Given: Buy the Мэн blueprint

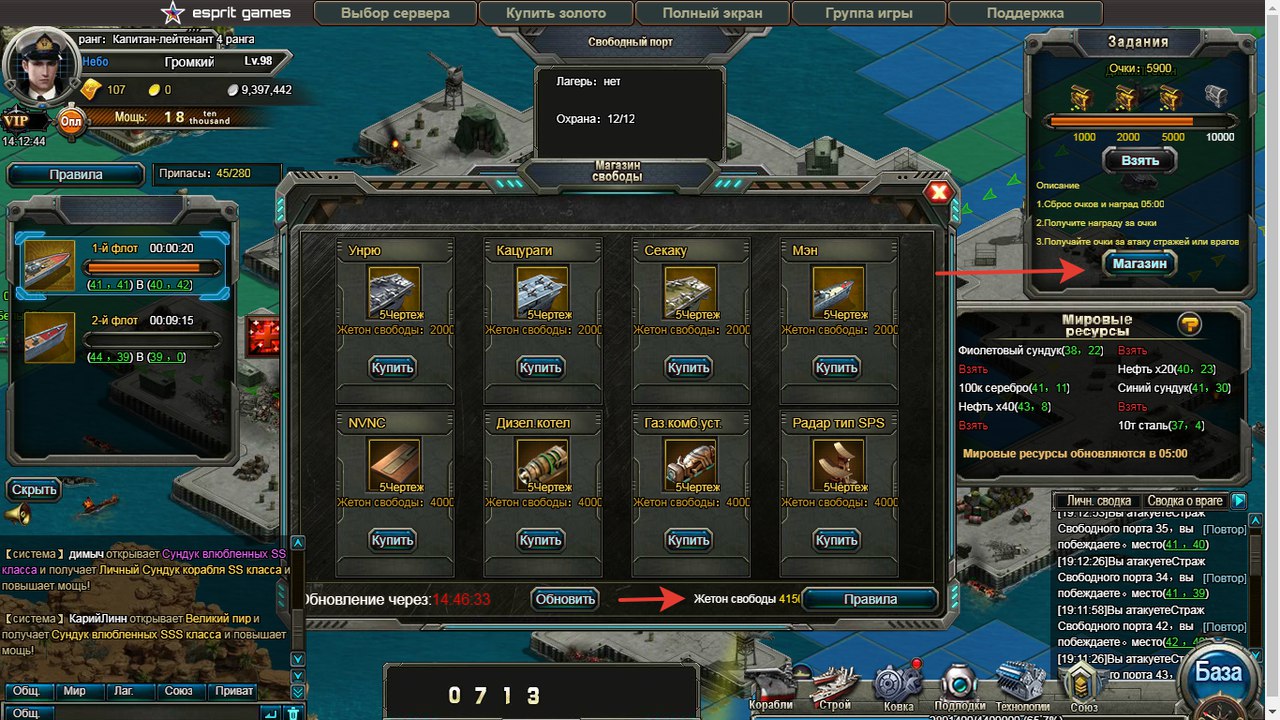Looking at the screenshot, I should click(836, 368).
